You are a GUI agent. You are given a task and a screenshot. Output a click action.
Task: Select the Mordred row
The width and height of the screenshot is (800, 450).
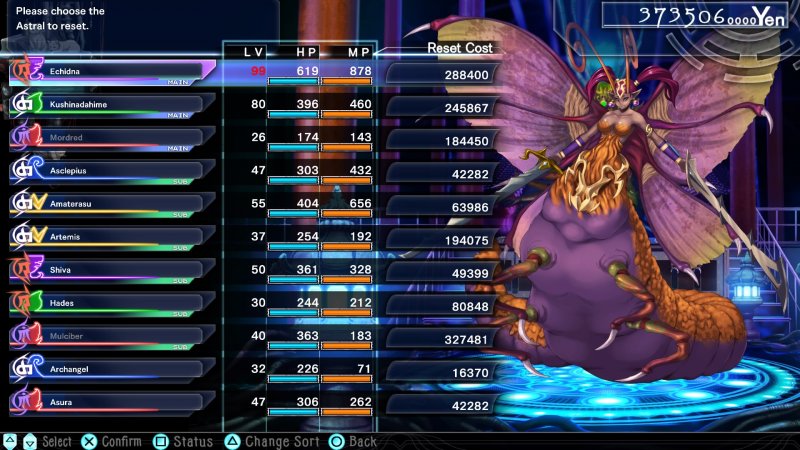coord(110,138)
